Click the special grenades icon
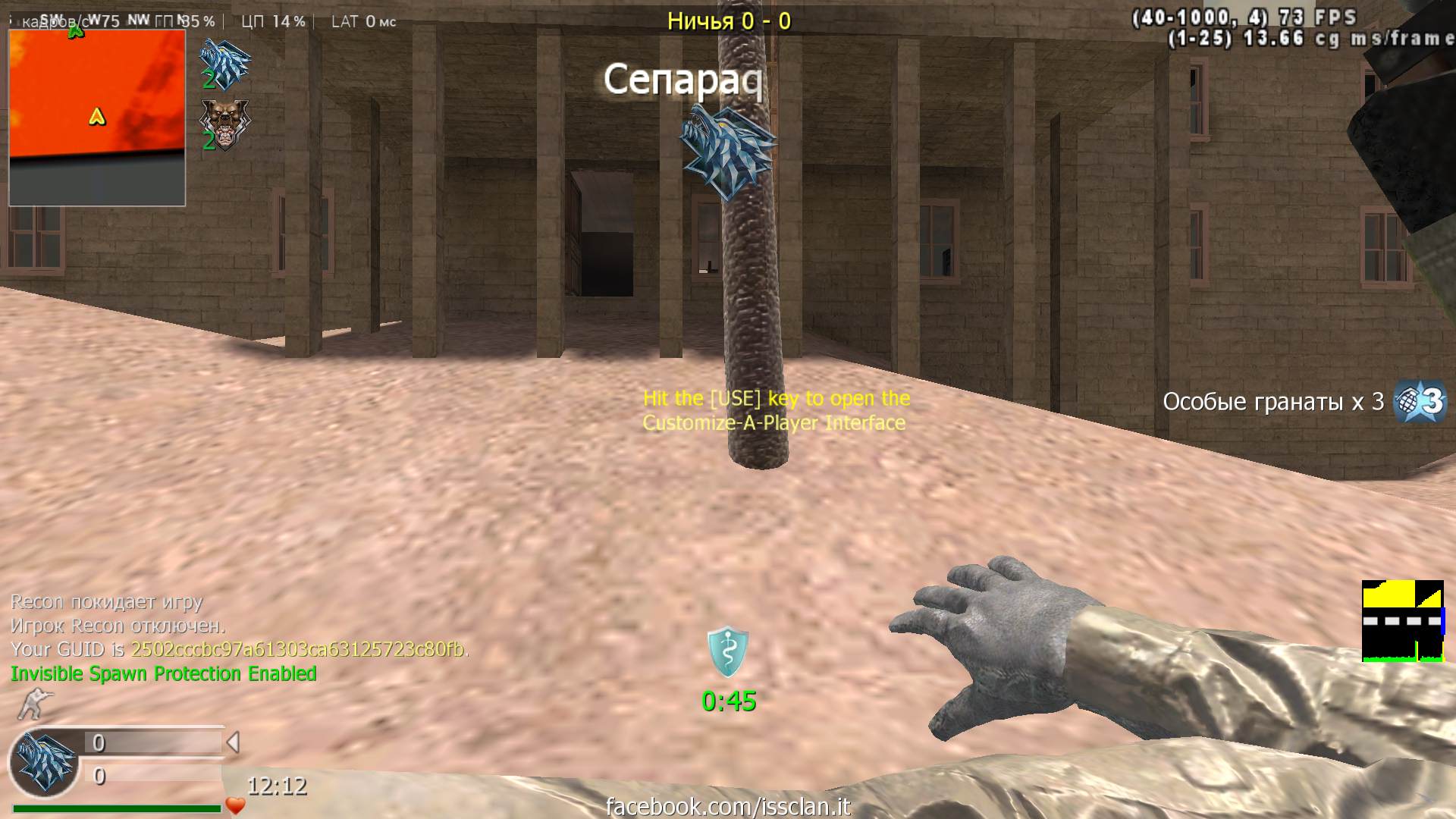Viewport: 1456px width, 819px height. tap(1420, 400)
